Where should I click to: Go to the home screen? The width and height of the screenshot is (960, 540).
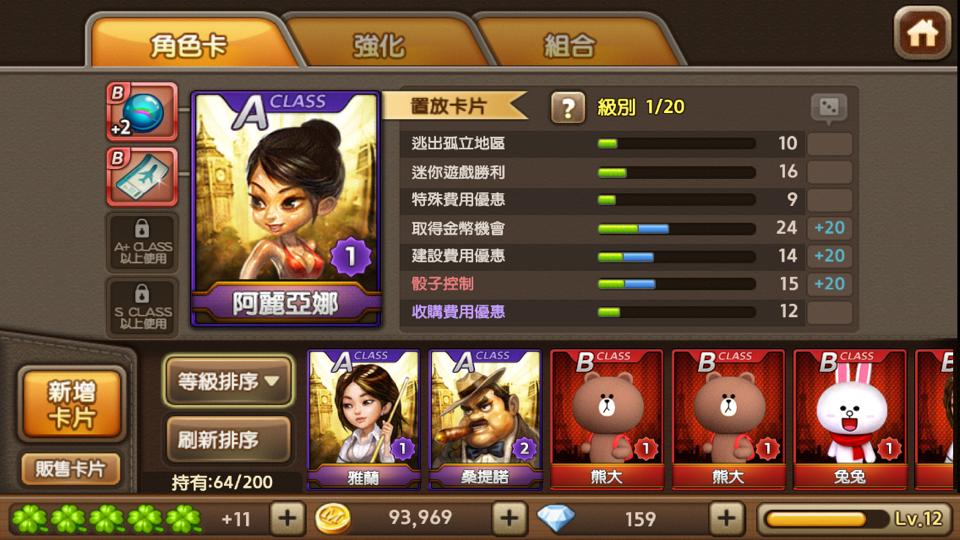pyautogui.click(x=921, y=34)
